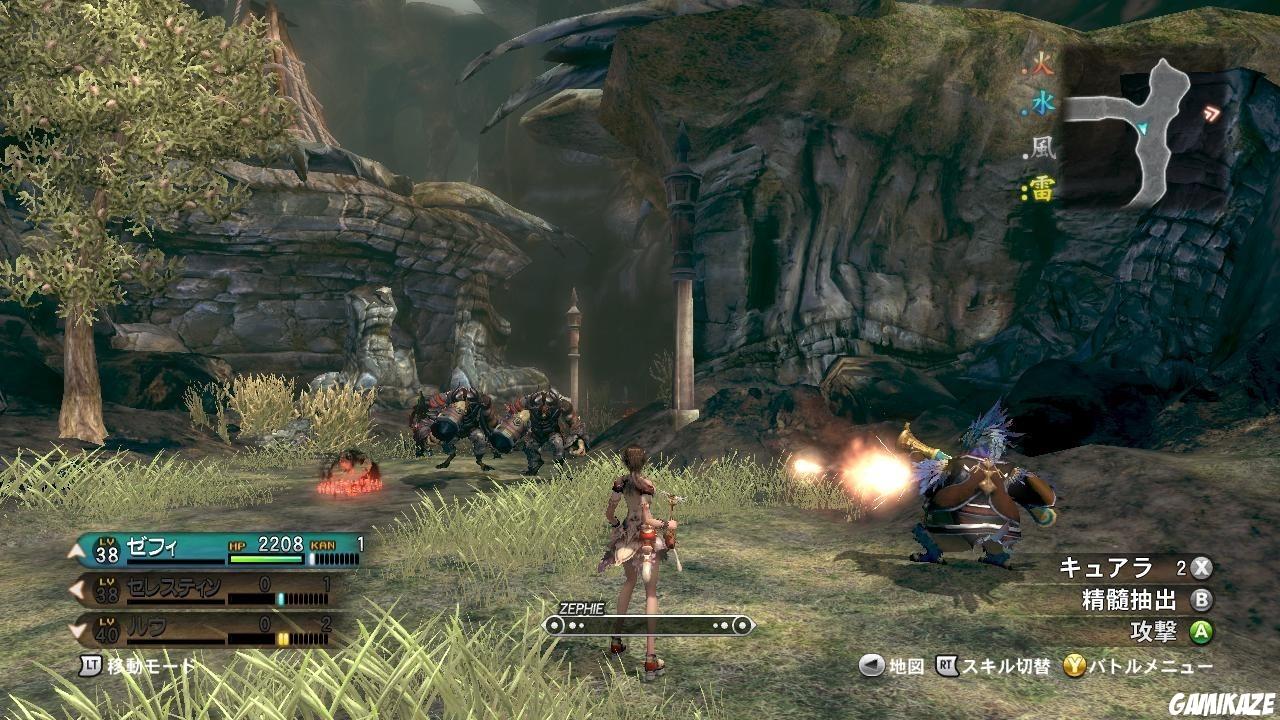Viewport: 1280px width, 720px height.
Task: Choose the water element kanji
Action: point(1043,103)
